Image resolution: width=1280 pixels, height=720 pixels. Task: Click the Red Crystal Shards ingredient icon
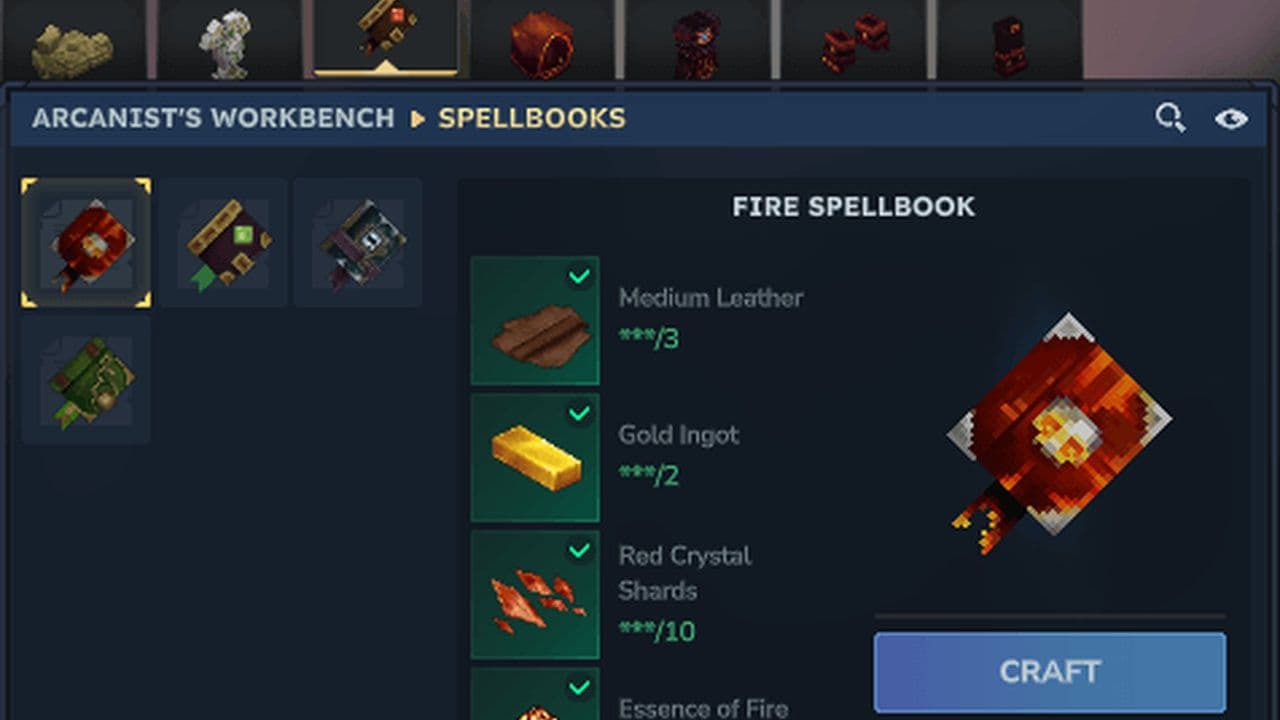coord(535,592)
